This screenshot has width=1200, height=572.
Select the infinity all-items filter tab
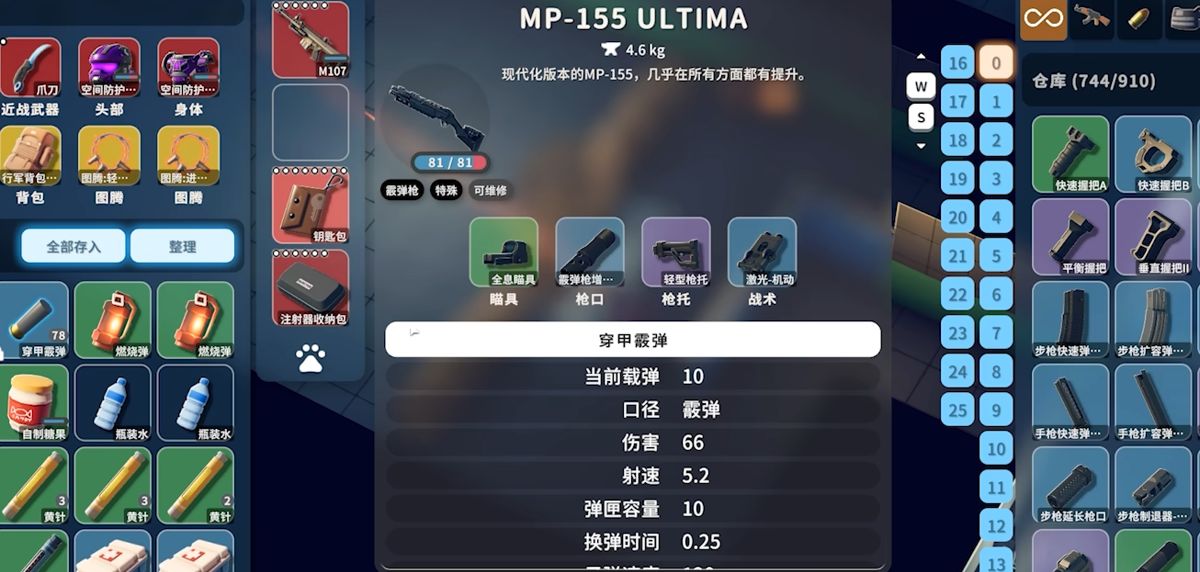point(1042,19)
